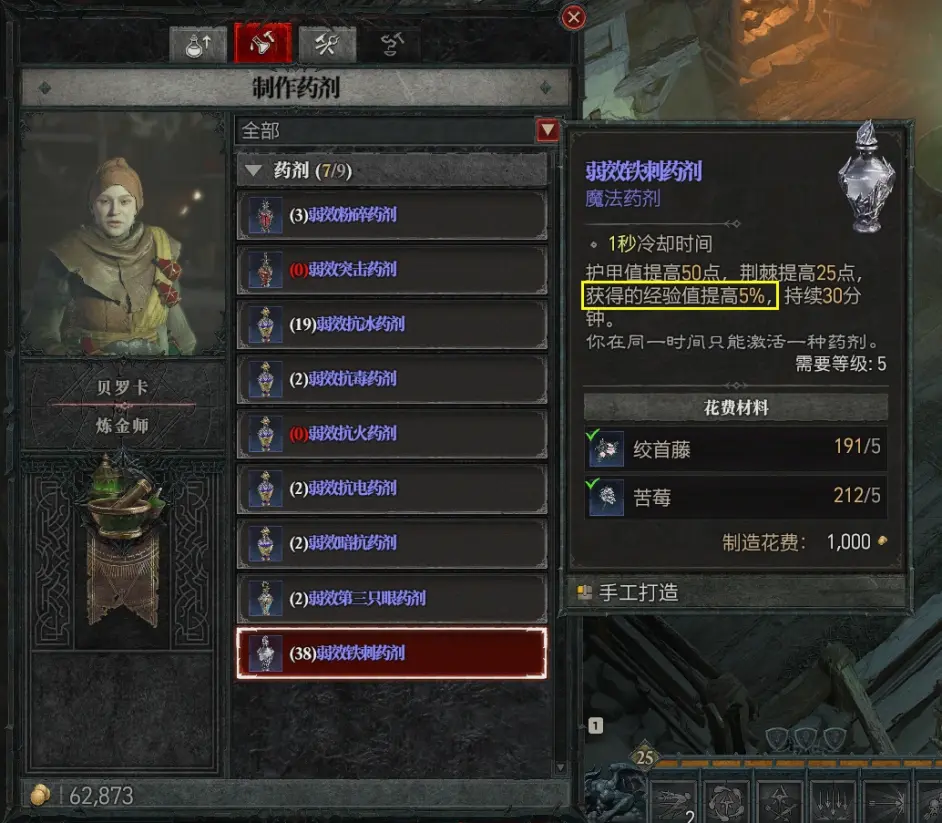Switch to the potion upgrade tab

(198, 44)
